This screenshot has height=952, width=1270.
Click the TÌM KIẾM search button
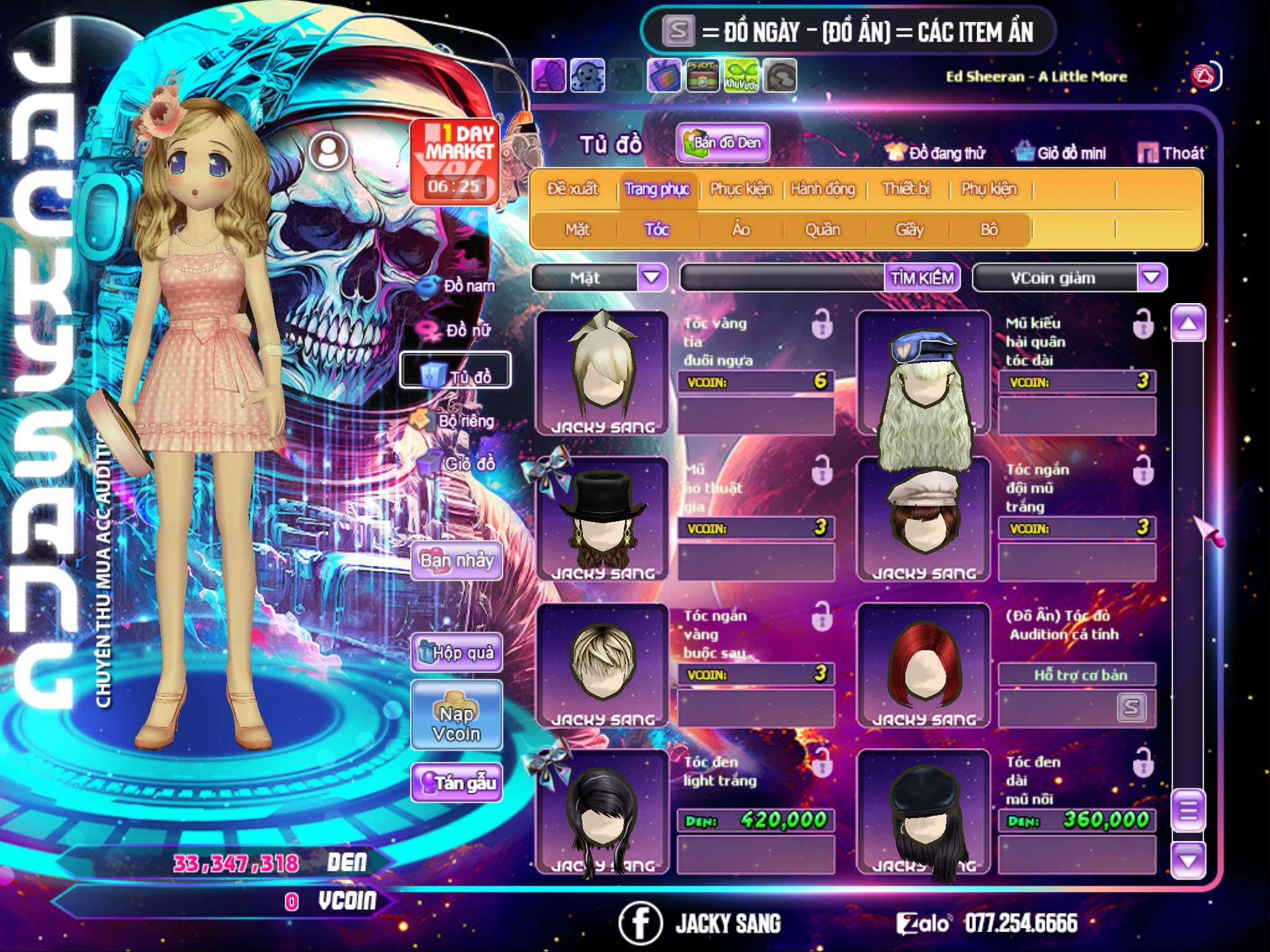click(922, 278)
